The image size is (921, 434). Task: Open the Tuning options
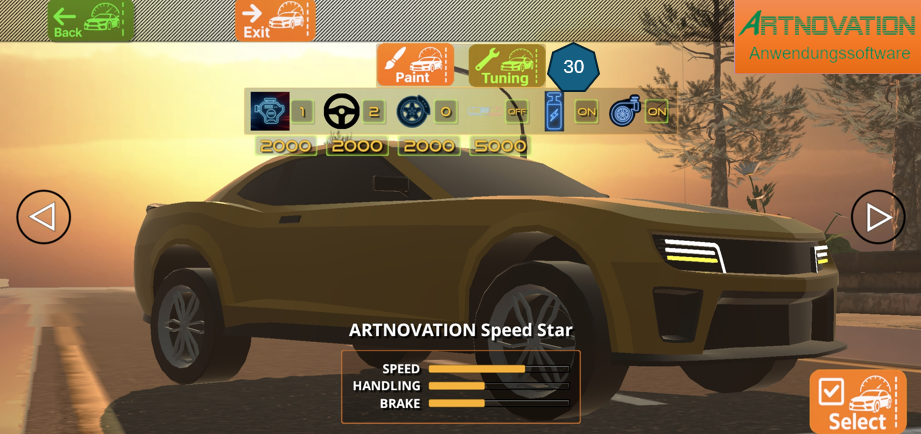(506, 65)
